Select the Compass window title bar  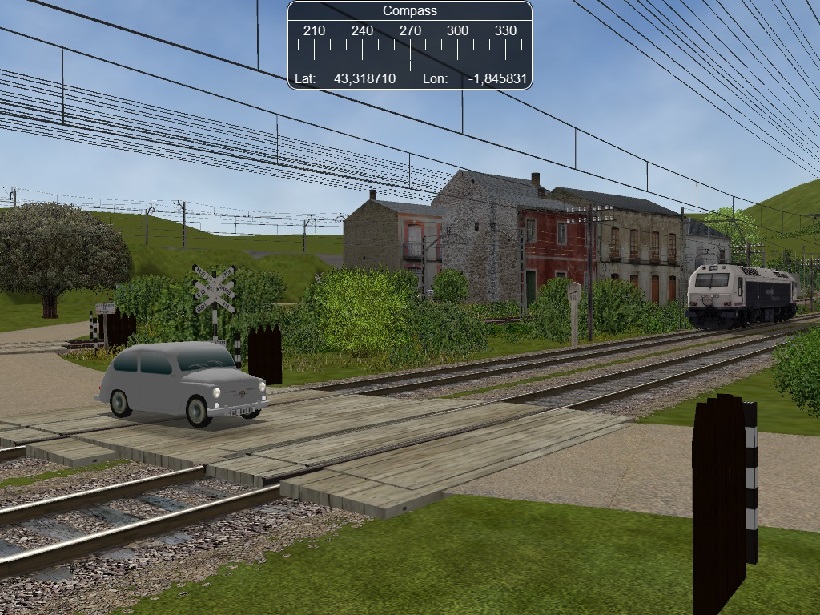(x=410, y=11)
